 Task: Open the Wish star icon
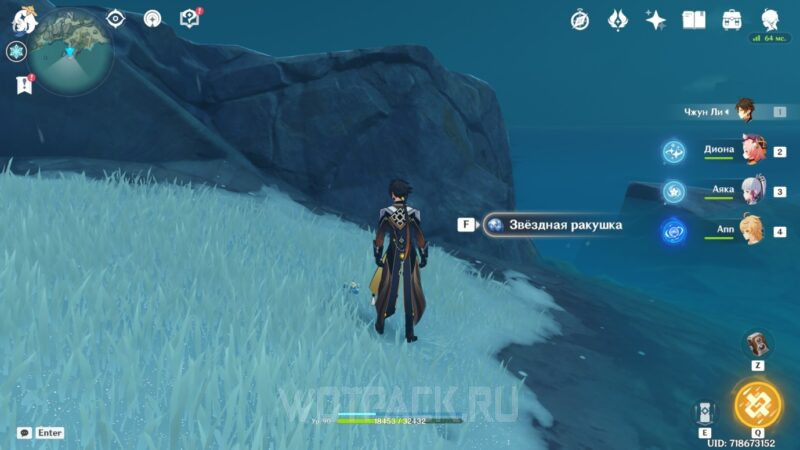[656, 19]
